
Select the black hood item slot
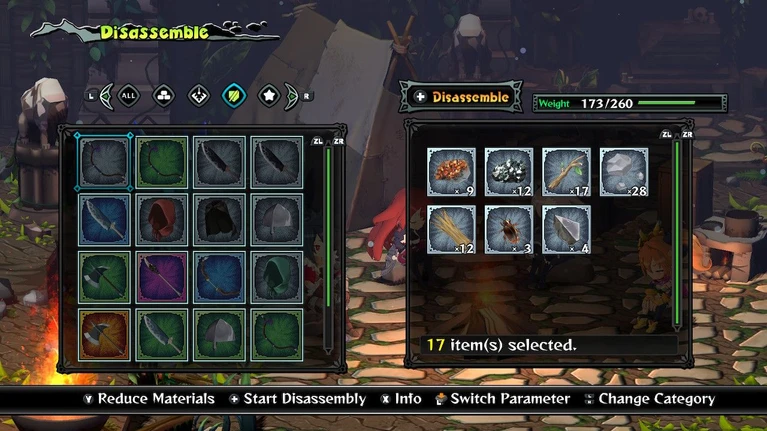[x=219, y=219]
